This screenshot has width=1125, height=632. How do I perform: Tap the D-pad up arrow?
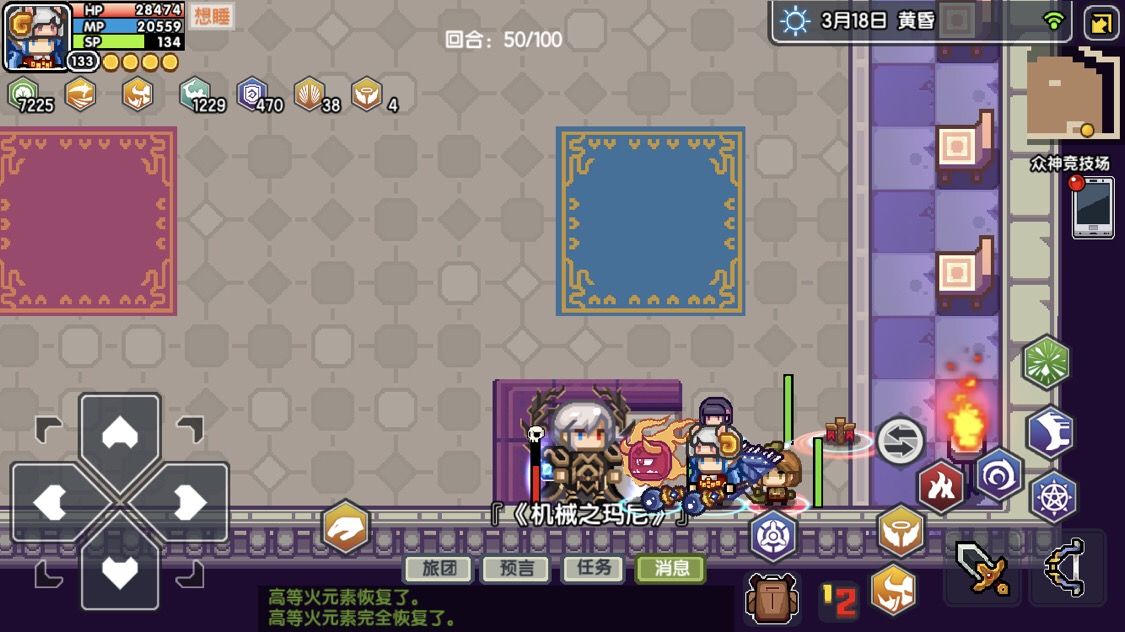point(120,433)
